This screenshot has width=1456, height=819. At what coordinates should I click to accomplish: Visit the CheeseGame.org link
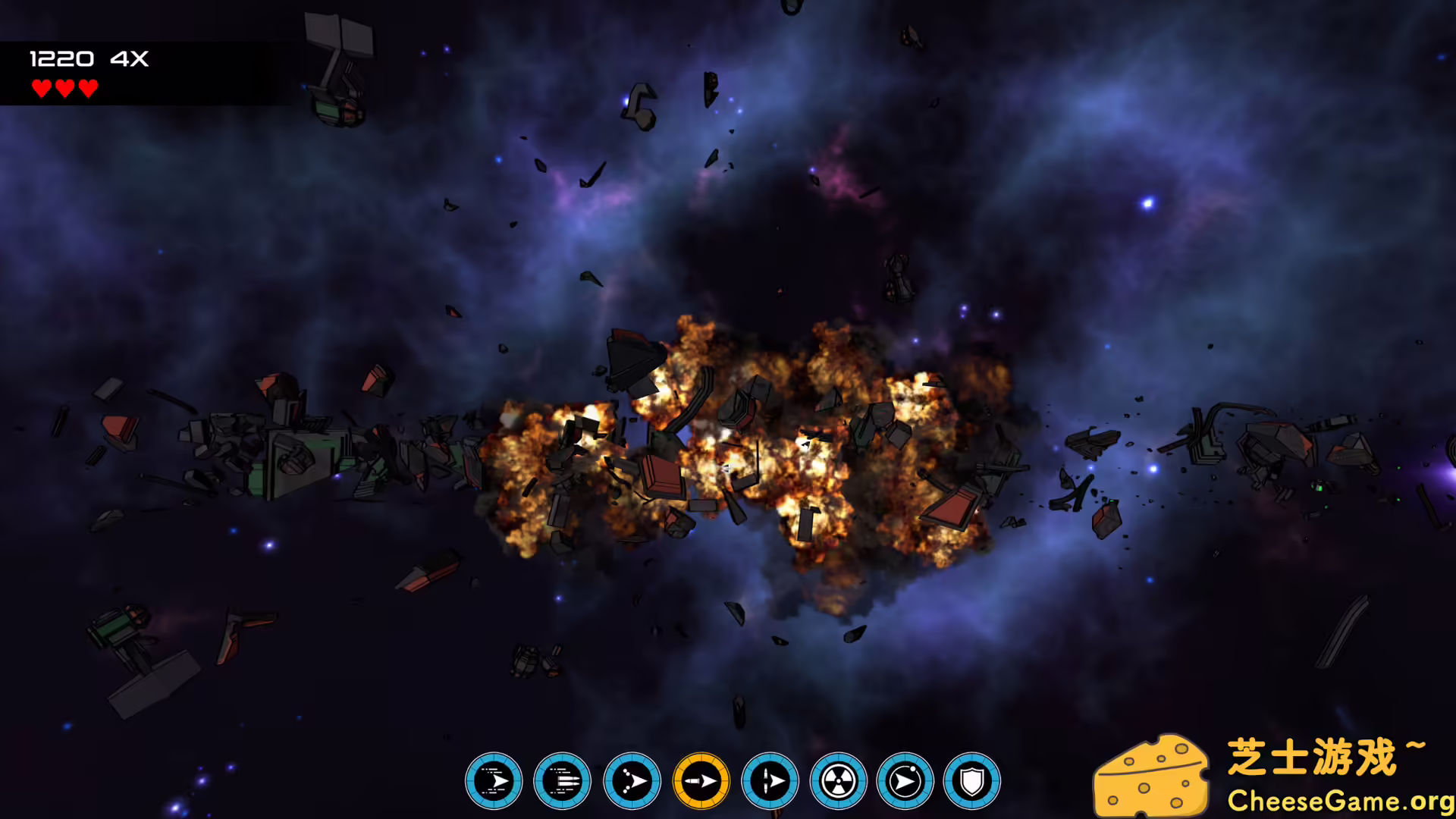(x=1342, y=799)
